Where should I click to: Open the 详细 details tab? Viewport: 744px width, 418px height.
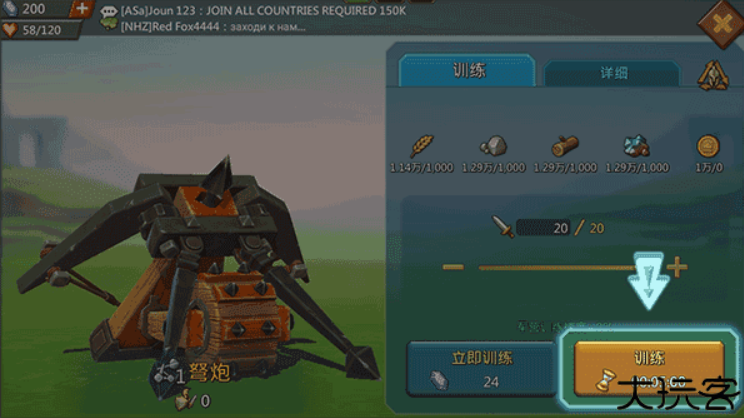click(613, 74)
